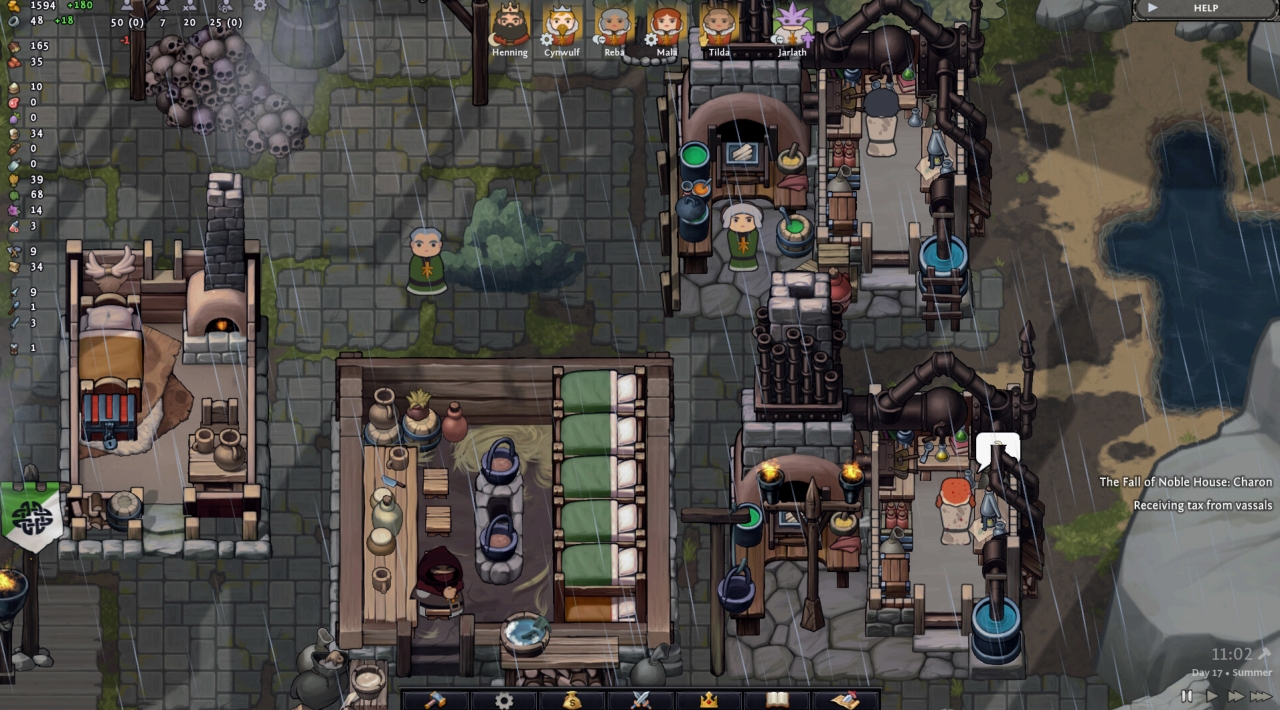Select Henning's character portrait
Screen dimensions: 1280x710
pyautogui.click(x=510, y=24)
